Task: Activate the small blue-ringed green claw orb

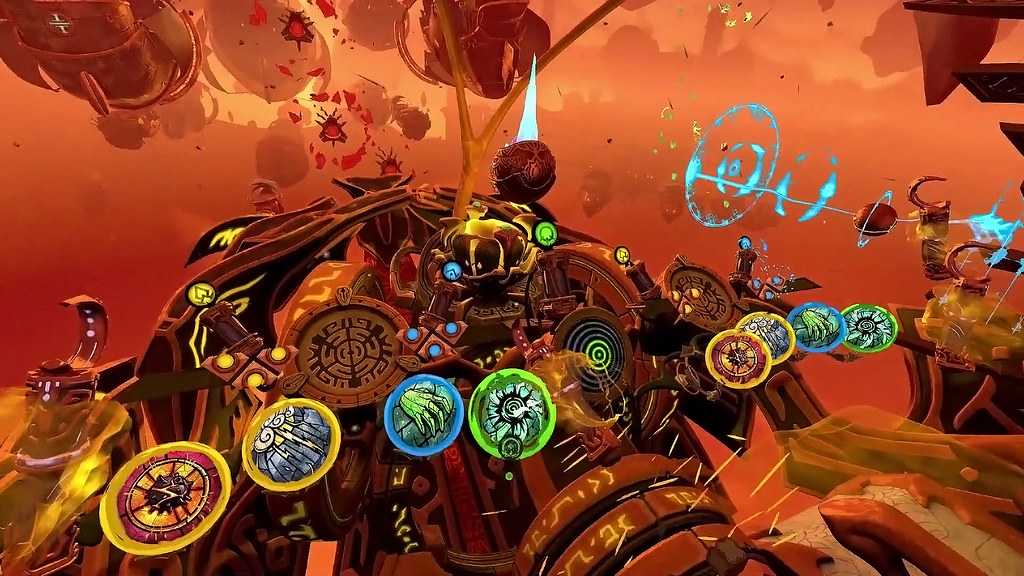Action: click(817, 327)
